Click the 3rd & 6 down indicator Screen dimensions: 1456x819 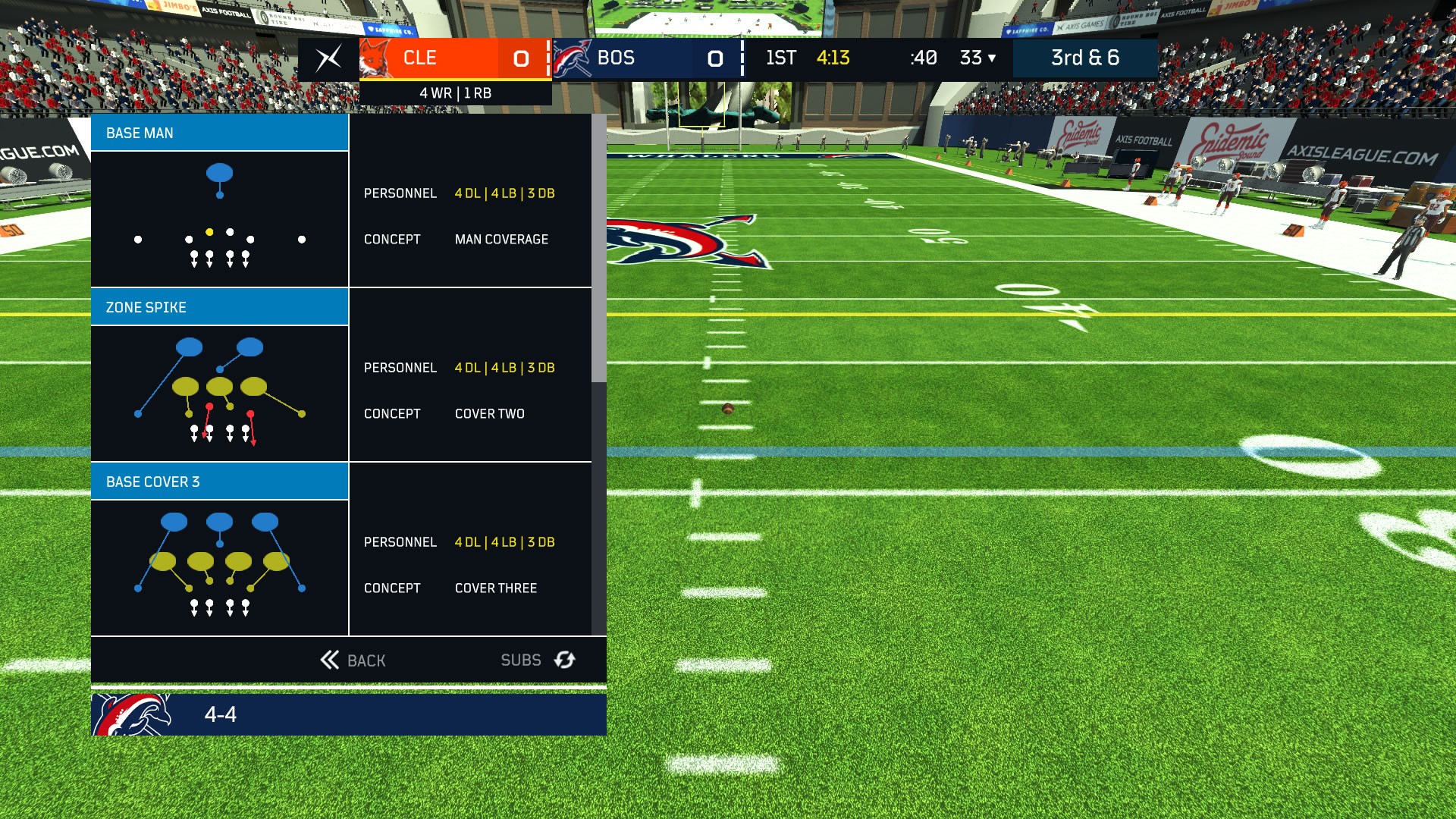pyautogui.click(x=1086, y=57)
